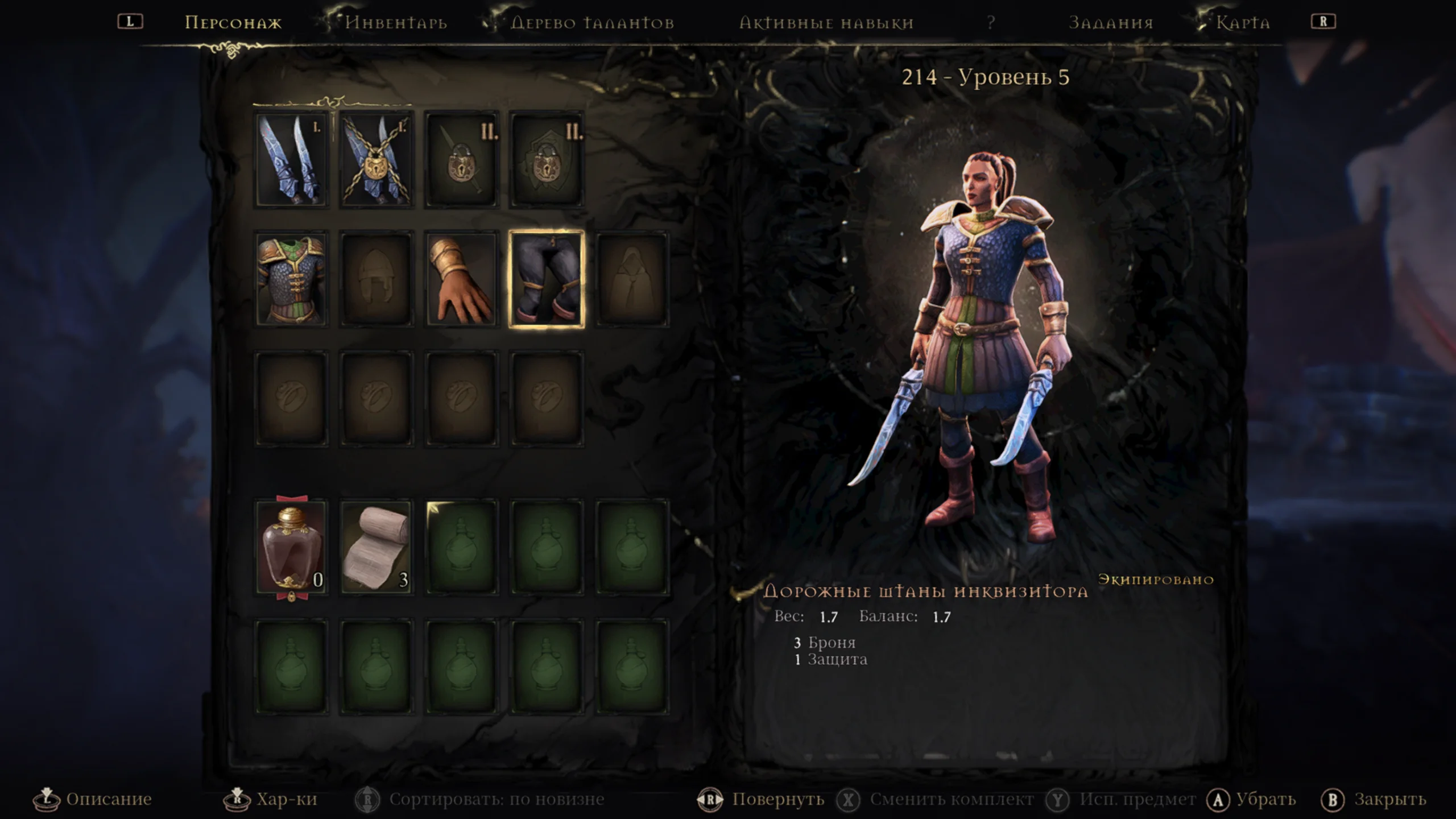Select the unlocked dual blades weapon slot
This screenshot has height=819, width=1456.
point(291,159)
